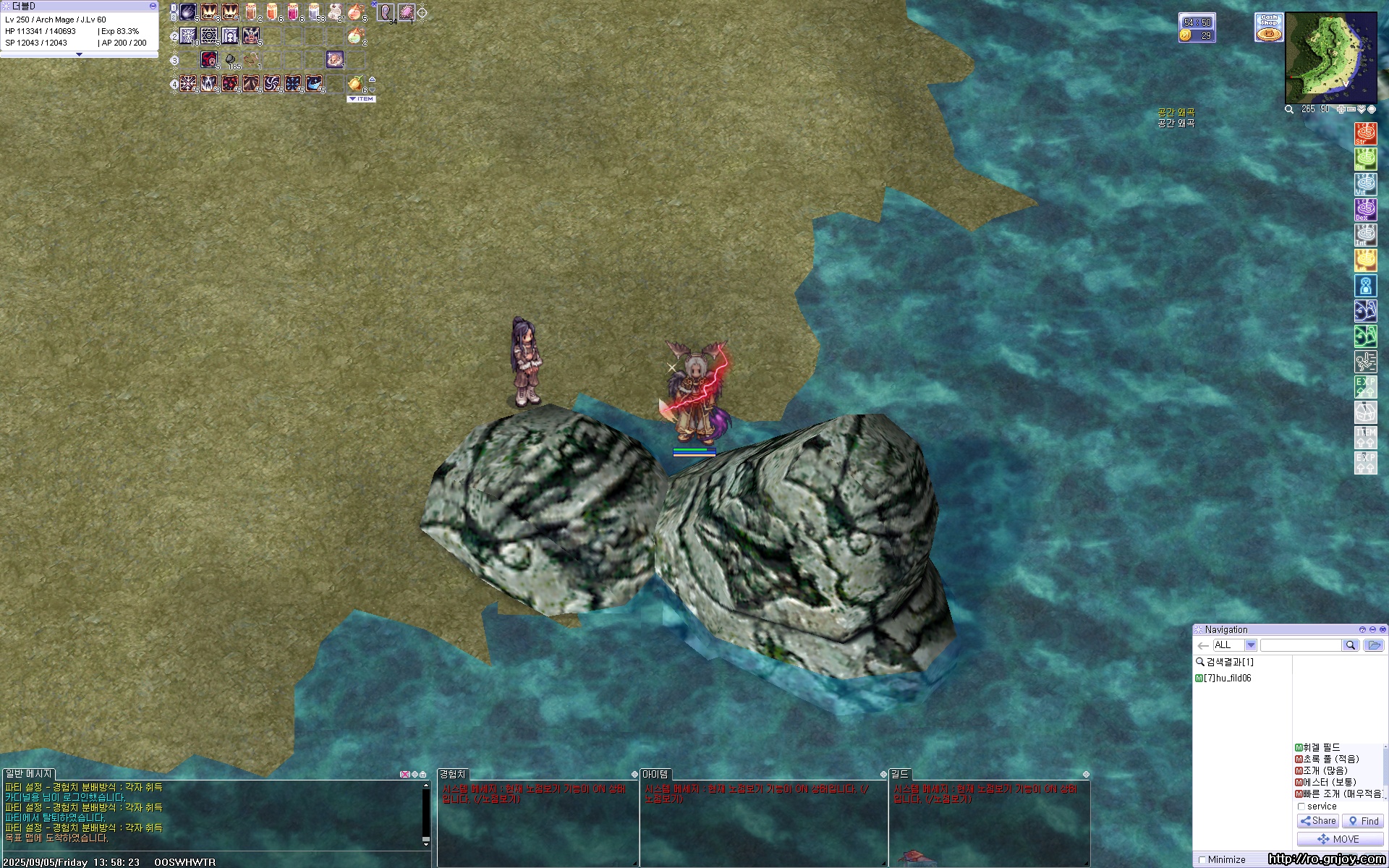Image resolution: width=1389 pixels, height=868 pixels.
Task: Zoom in the minimap with plus button
Action: click(1341, 109)
